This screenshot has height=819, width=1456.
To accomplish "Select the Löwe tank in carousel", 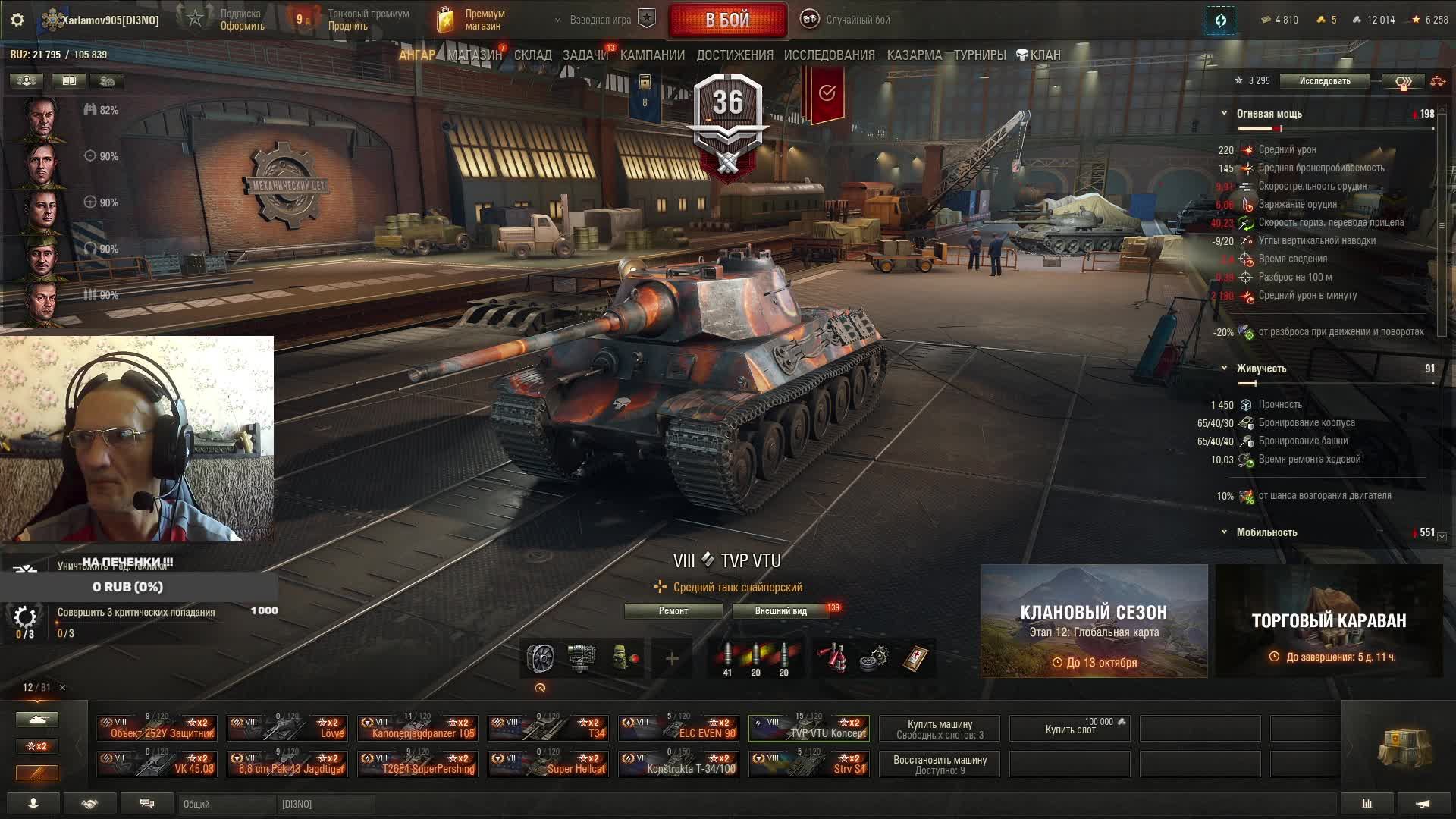I will 287,729.
